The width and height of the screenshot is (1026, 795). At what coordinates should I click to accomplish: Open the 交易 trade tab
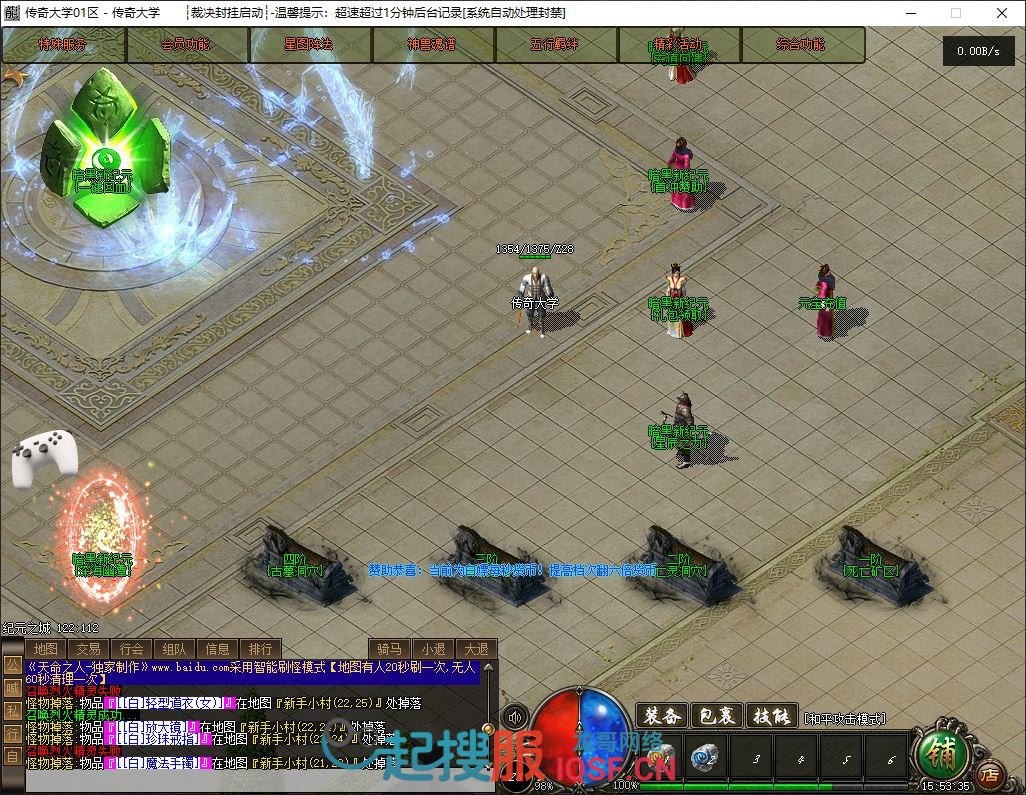[88, 649]
